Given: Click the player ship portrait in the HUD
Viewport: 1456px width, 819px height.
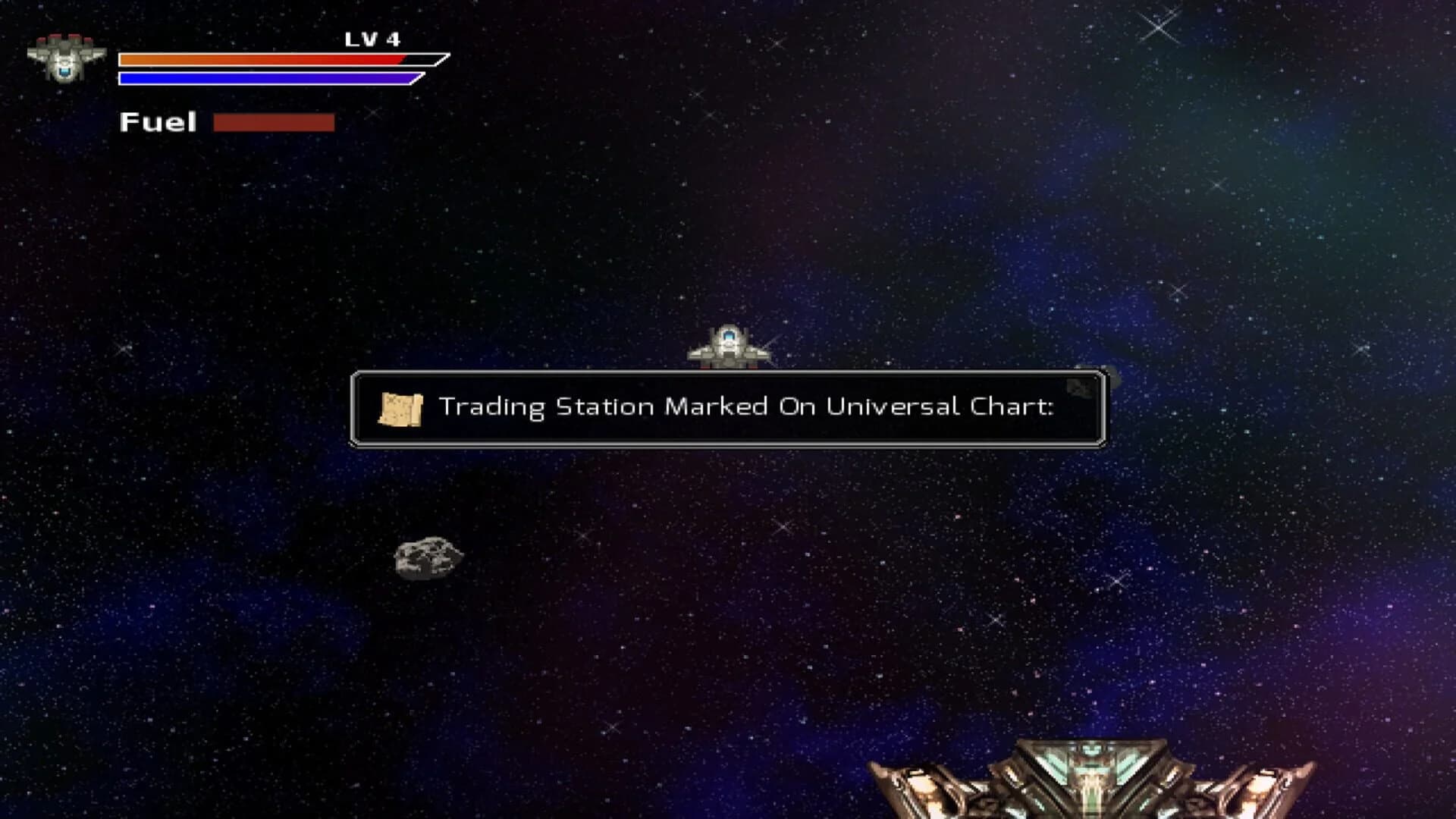Looking at the screenshot, I should click(x=64, y=61).
